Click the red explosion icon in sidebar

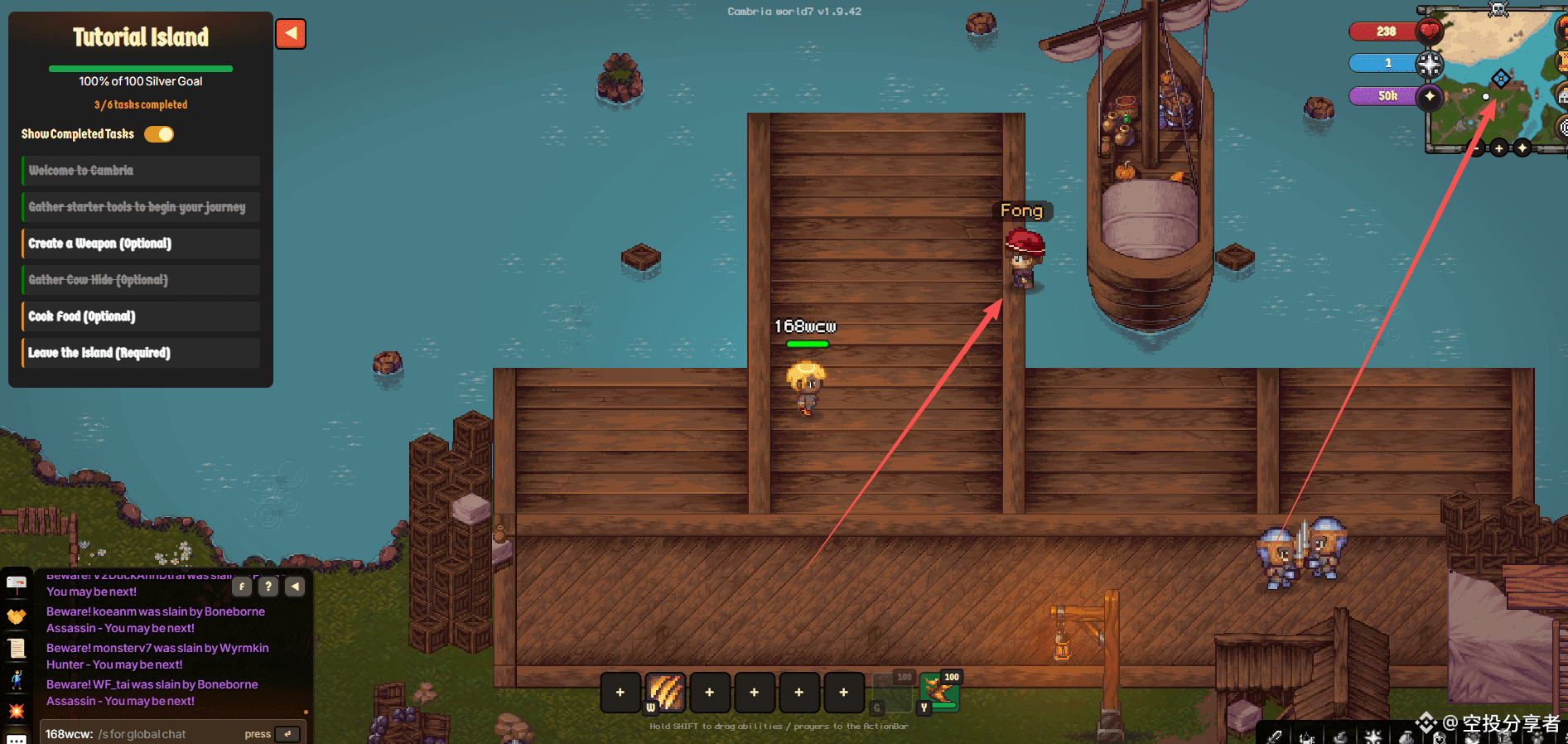17,712
